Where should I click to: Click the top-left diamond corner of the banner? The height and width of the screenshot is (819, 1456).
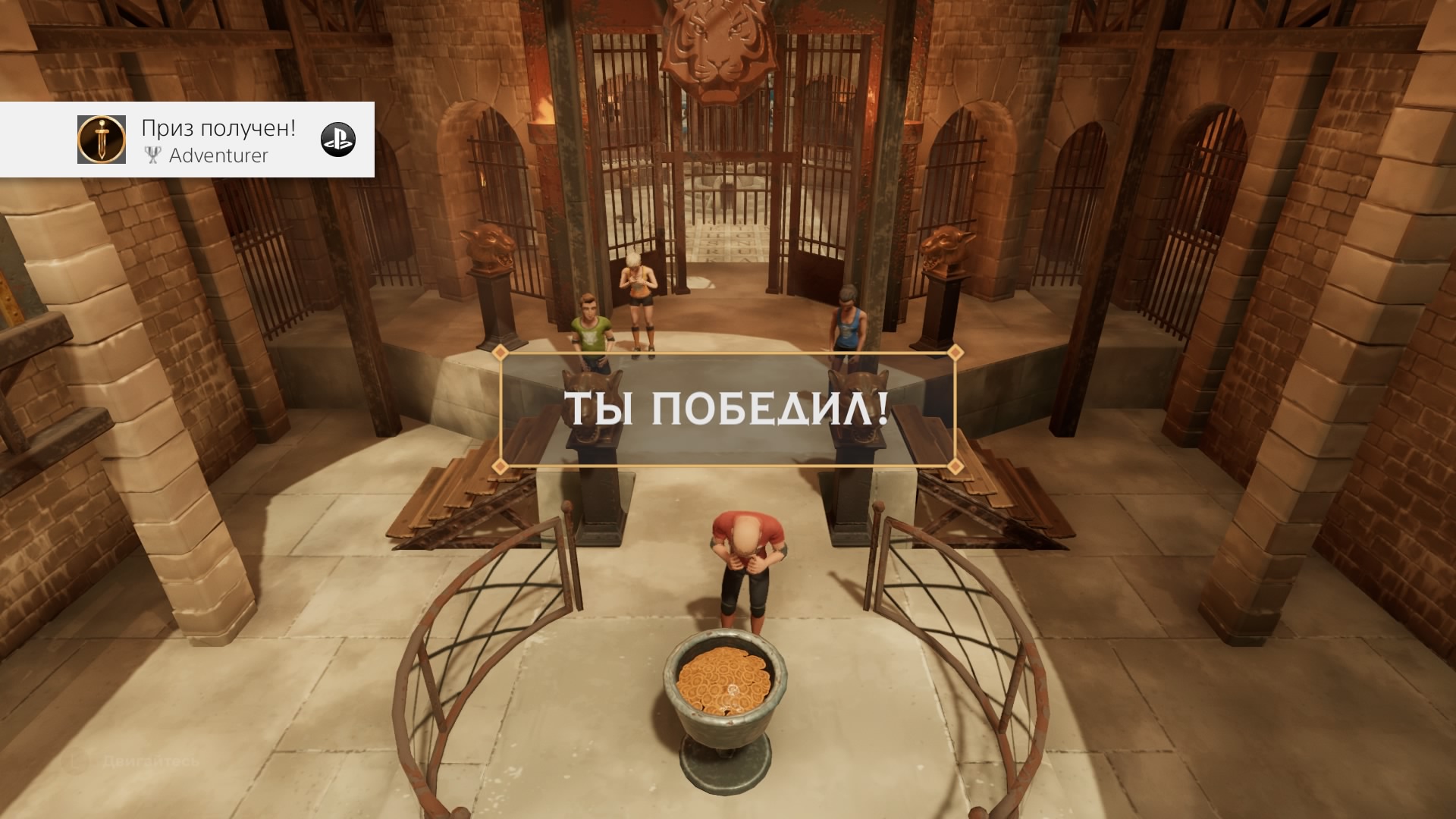pyautogui.click(x=500, y=353)
